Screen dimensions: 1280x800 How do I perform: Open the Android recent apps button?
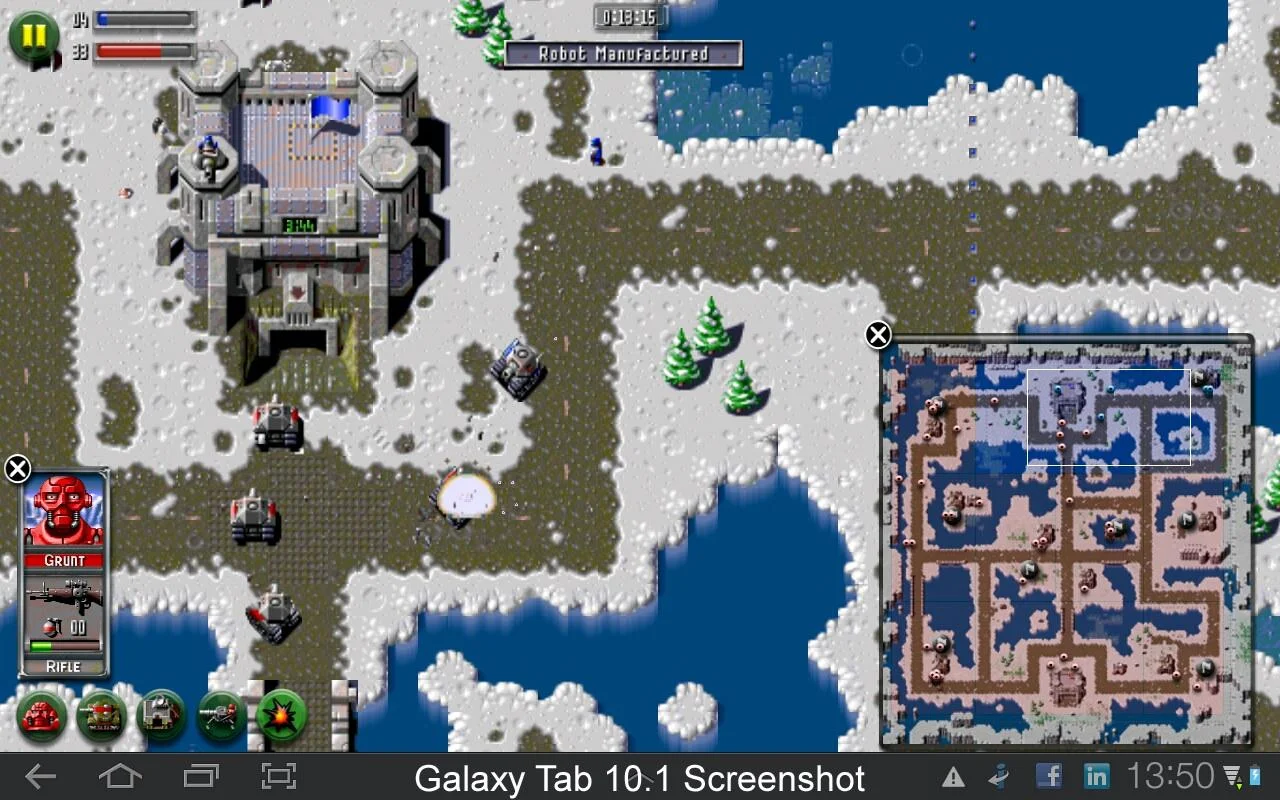(200, 777)
